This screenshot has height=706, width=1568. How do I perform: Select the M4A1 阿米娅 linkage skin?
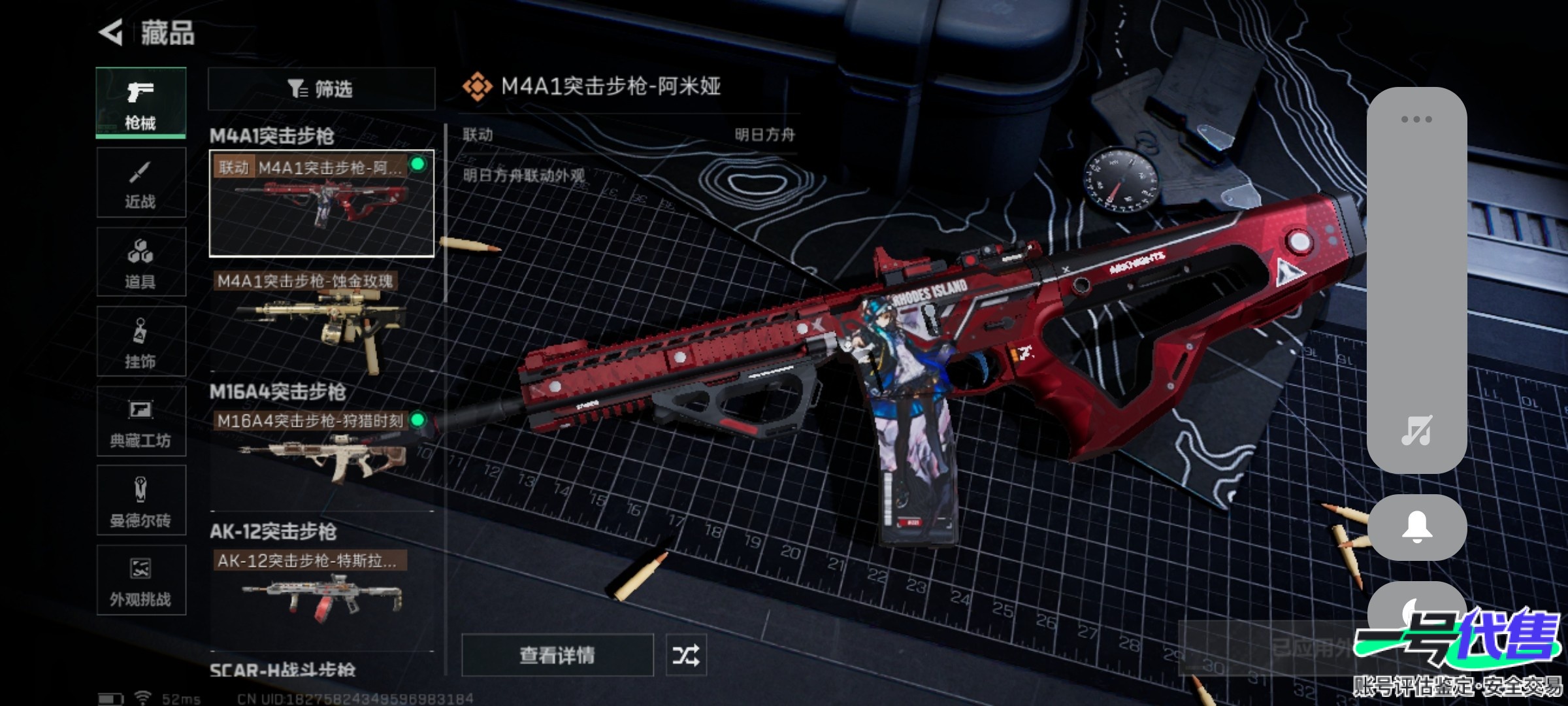321,203
